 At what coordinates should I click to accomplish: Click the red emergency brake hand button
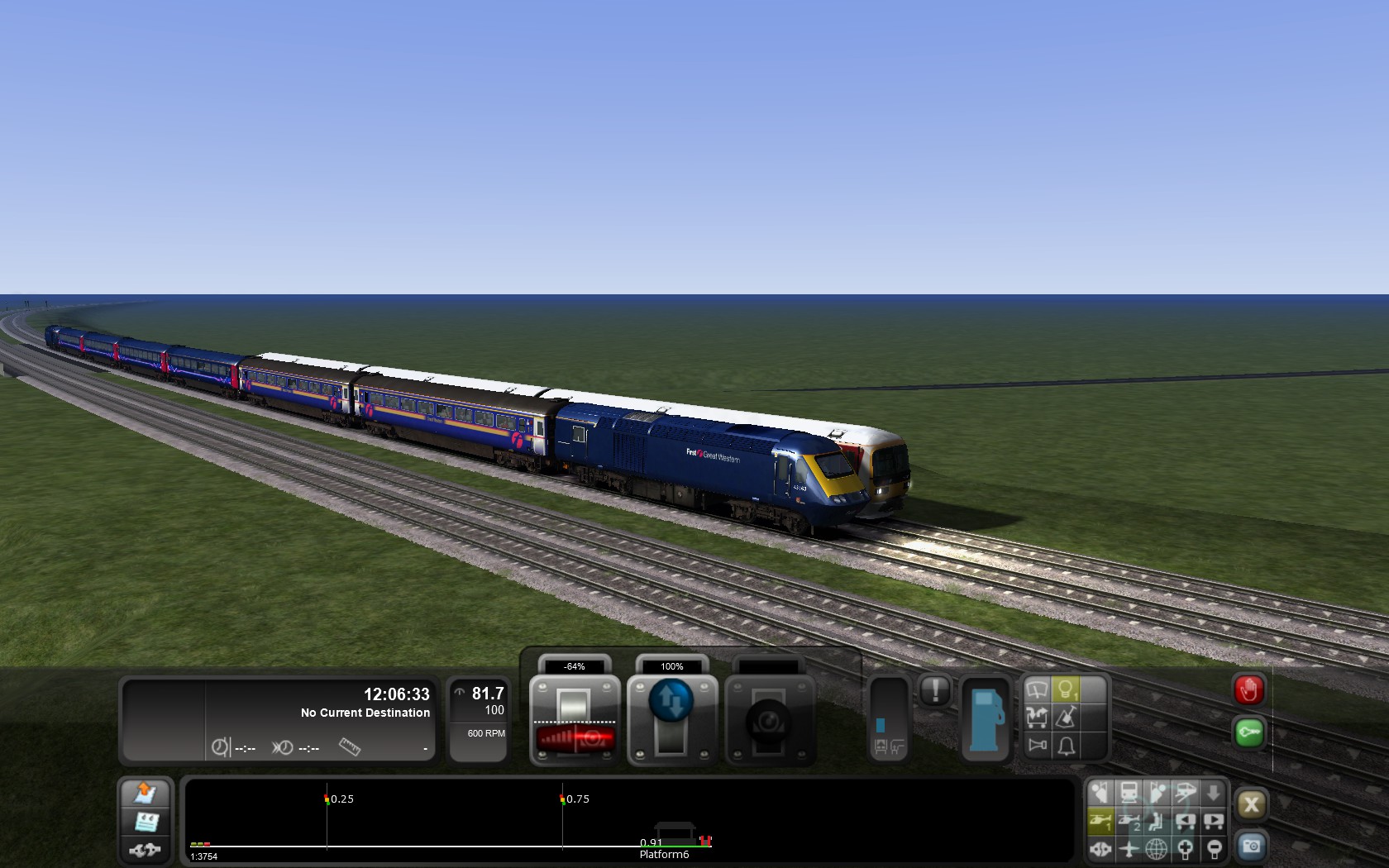pyautogui.click(x=1248, y=689)
